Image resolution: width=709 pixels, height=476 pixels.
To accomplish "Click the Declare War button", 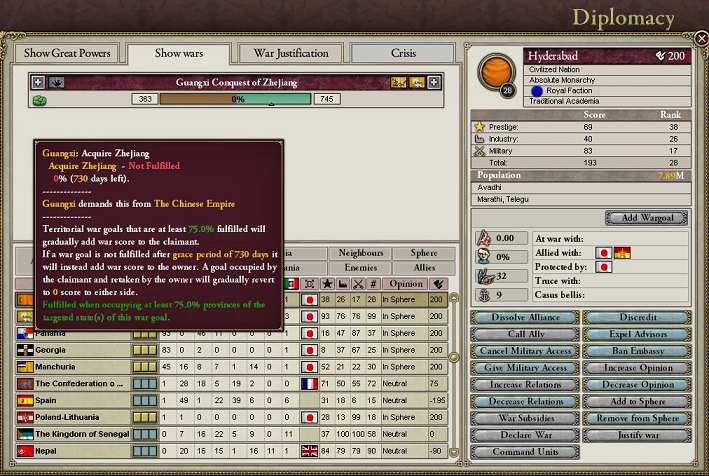I will (x=523, y=436).
